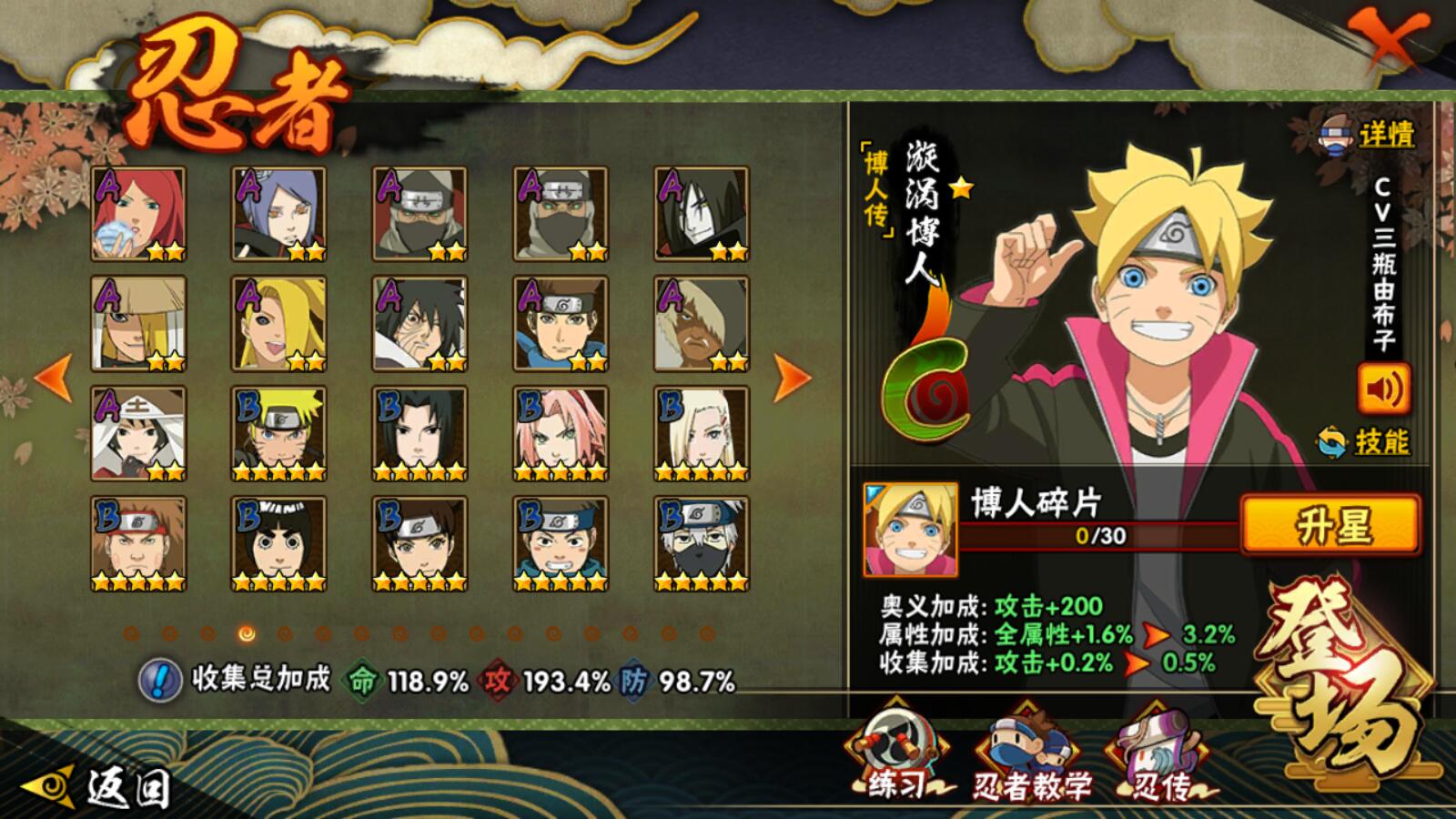Screen dimensions: 1456x819
Task: Open 练习 practice mode
Action: [897, 757]
